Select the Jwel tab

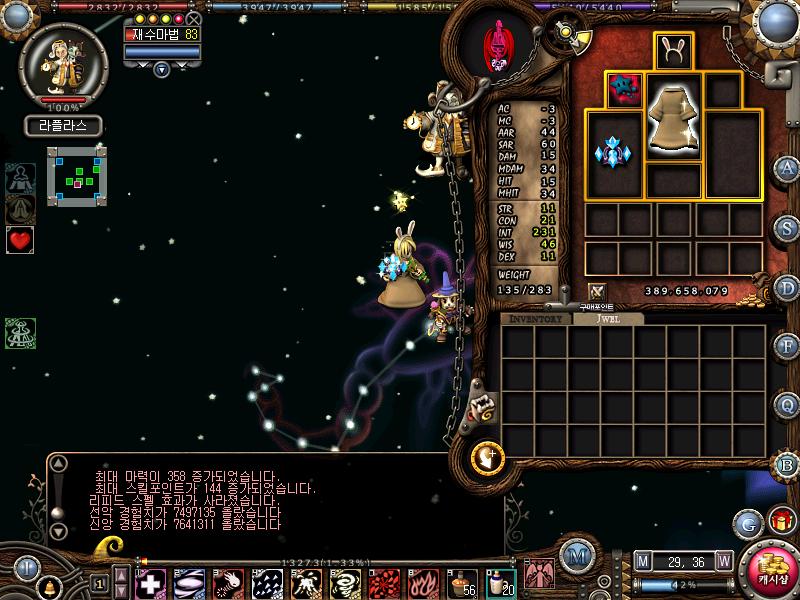[x=609, y=319]
